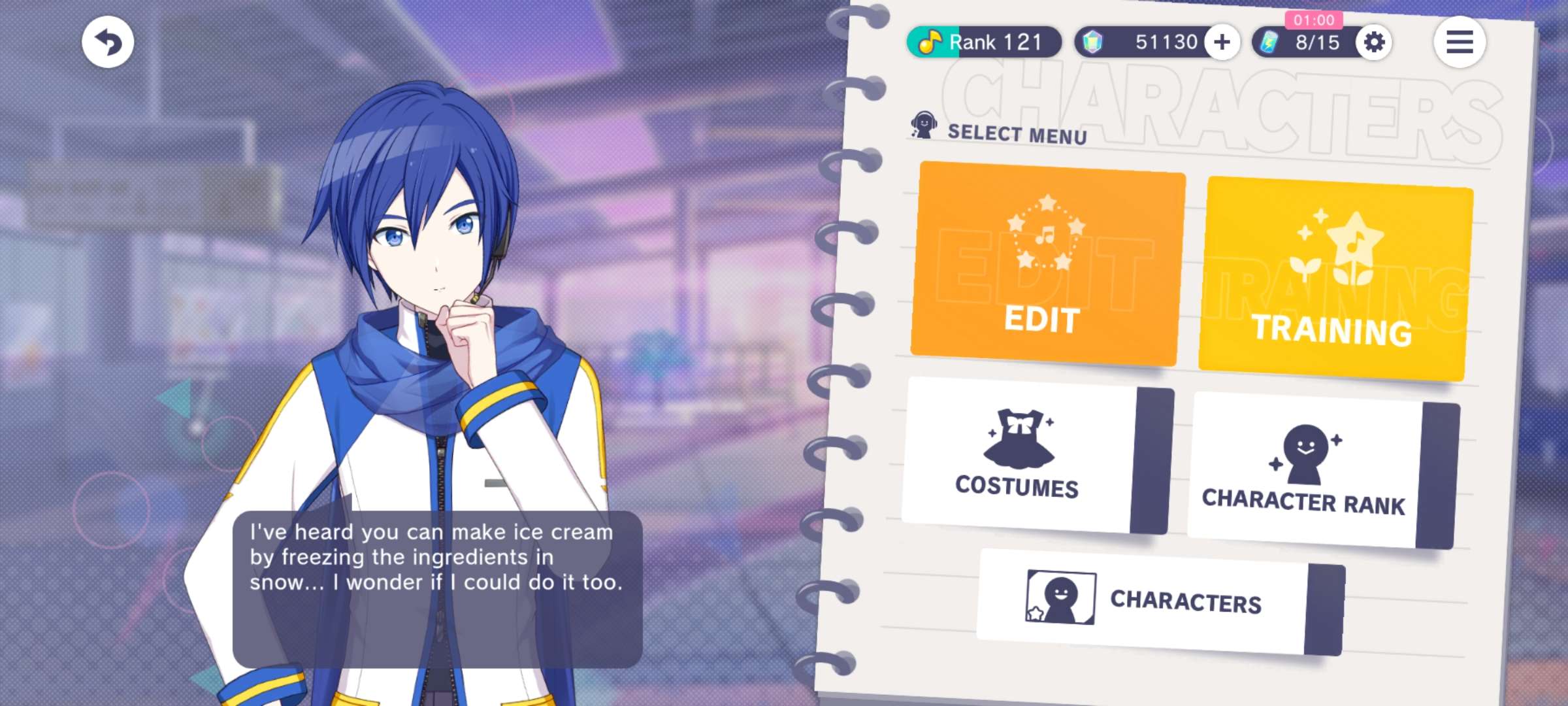
Task: Choose the Character Rank option
Action: click(x=1322, y=471)
